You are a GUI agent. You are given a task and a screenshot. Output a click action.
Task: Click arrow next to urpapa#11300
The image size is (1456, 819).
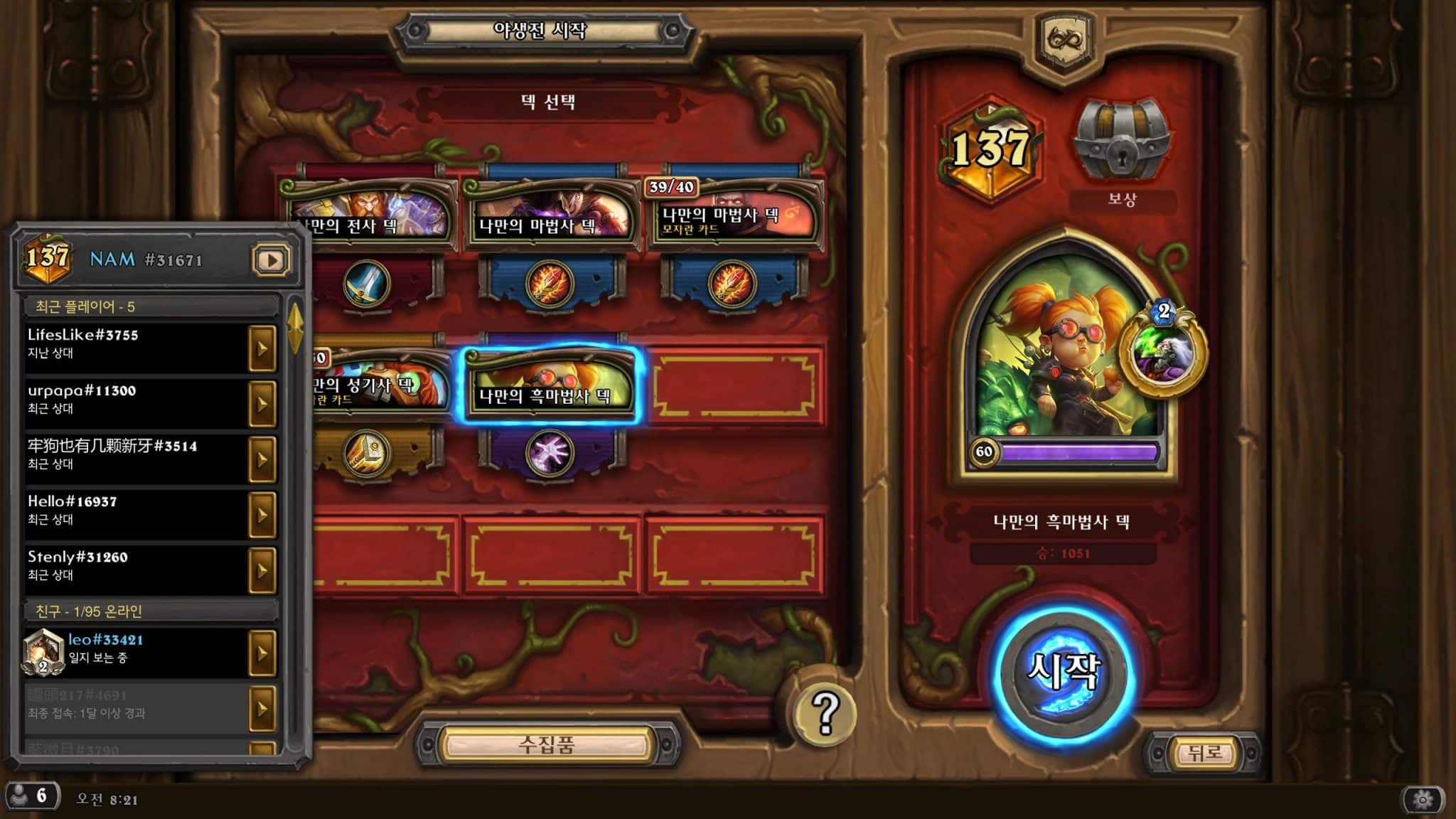pos(262,404)
